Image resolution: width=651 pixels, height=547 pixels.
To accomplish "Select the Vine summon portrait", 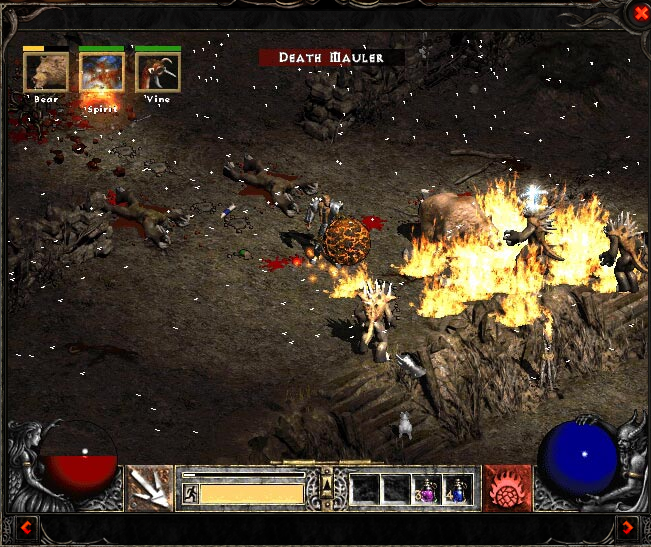I will (158, 72).
